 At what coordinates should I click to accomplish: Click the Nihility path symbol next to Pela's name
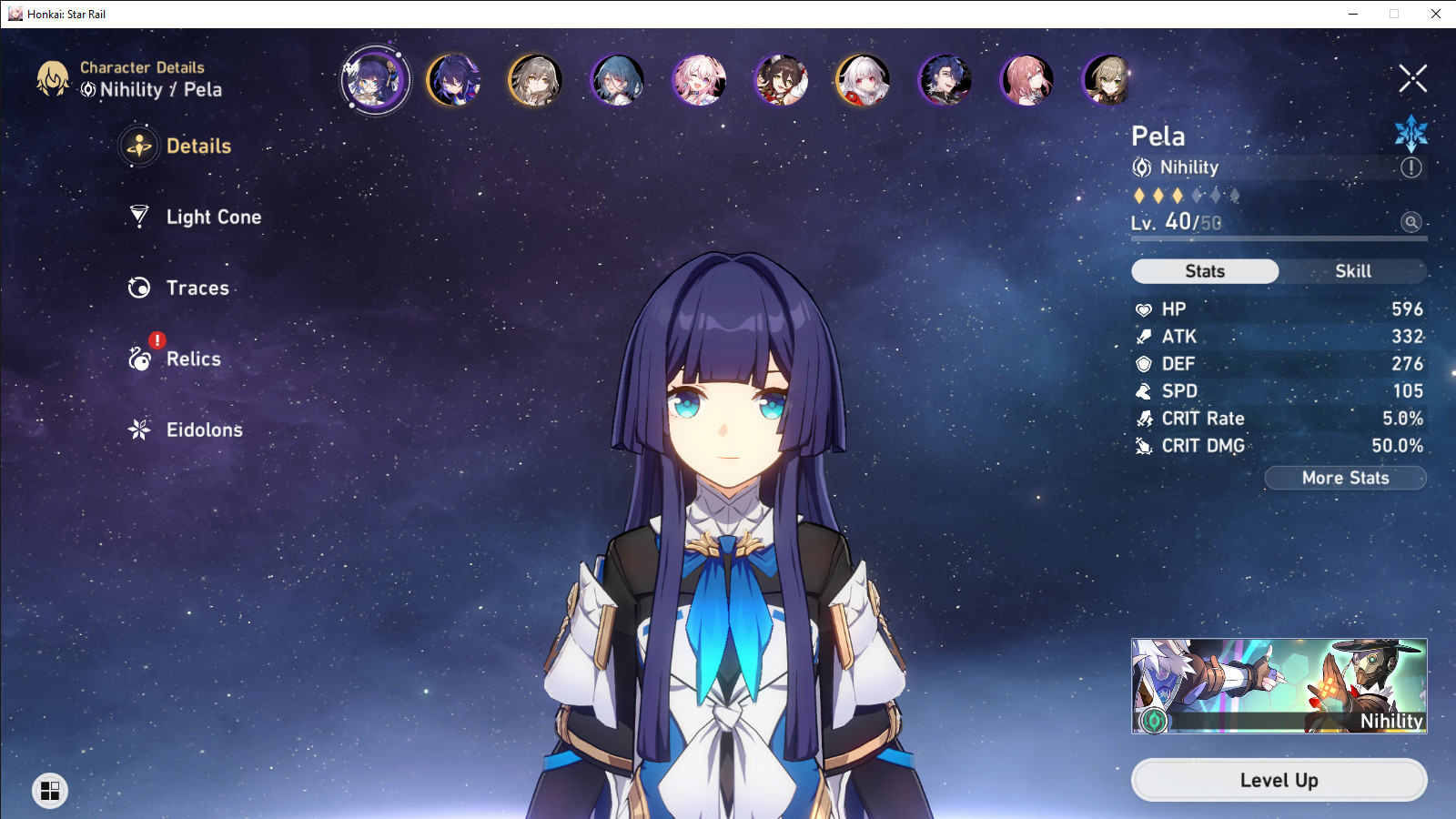coord(1141,167)
